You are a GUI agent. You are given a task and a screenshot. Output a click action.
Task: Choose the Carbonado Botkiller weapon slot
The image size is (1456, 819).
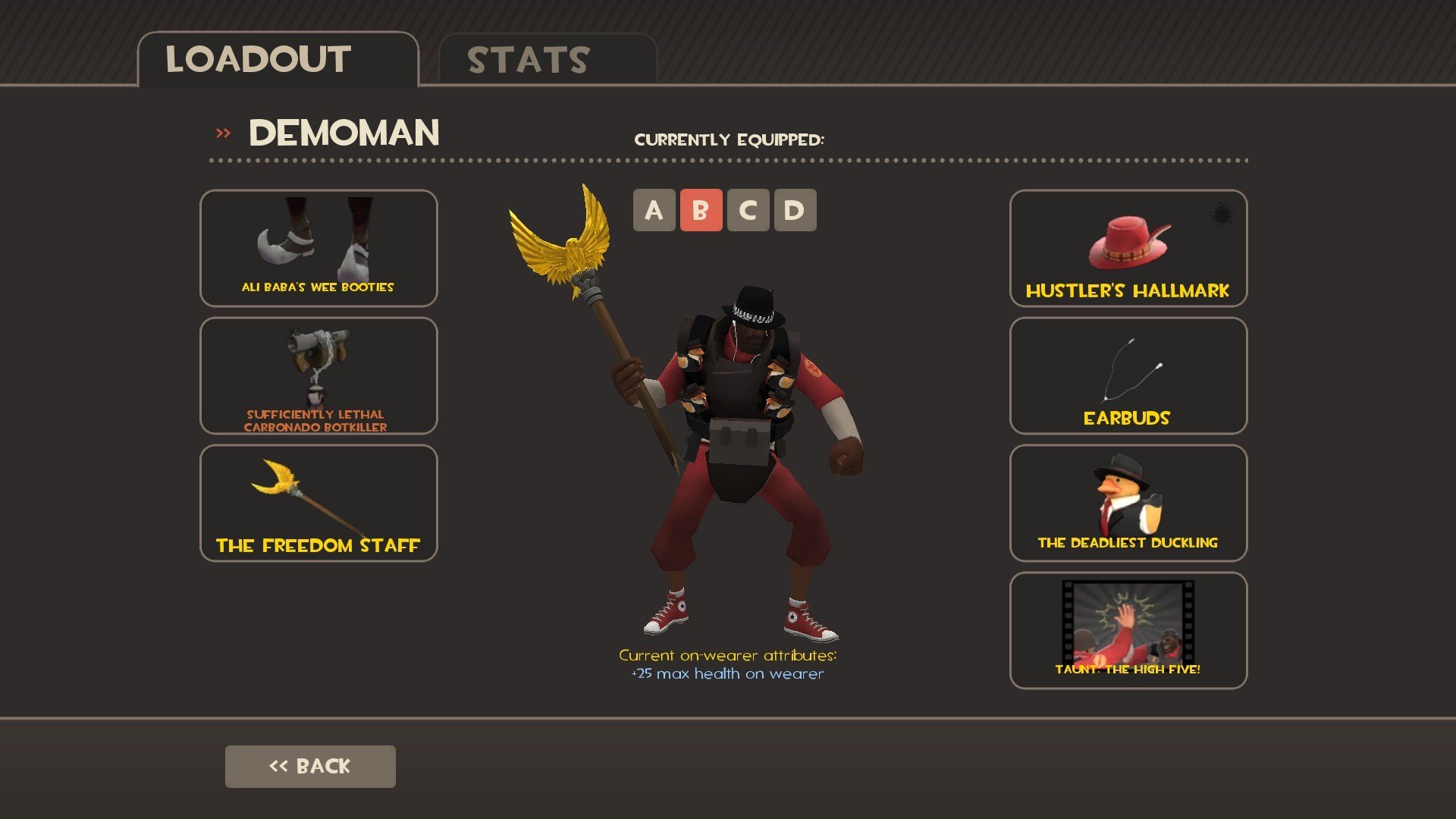[318, 375]
